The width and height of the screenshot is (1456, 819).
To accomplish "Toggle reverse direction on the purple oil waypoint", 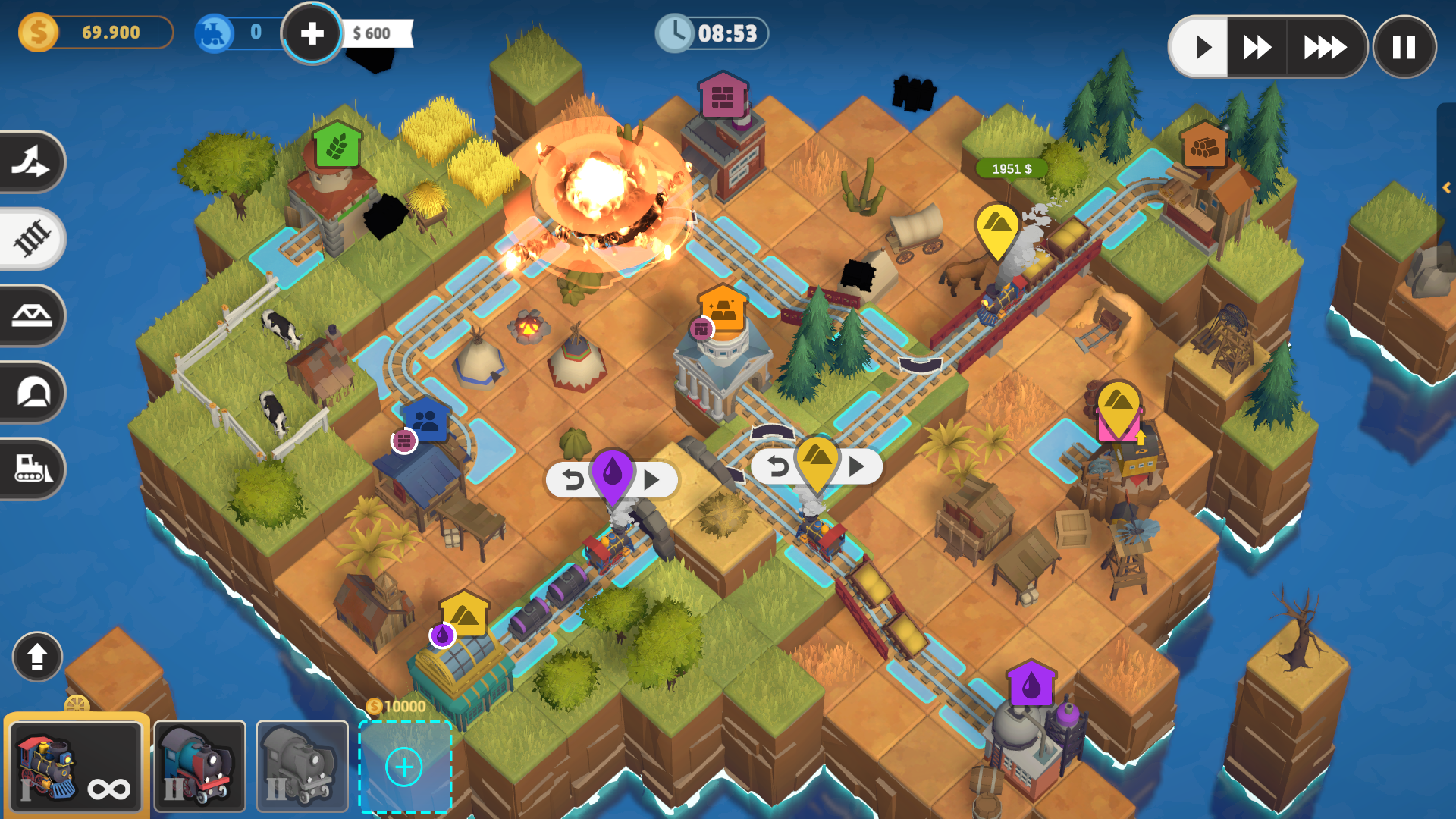I will 574,479.
